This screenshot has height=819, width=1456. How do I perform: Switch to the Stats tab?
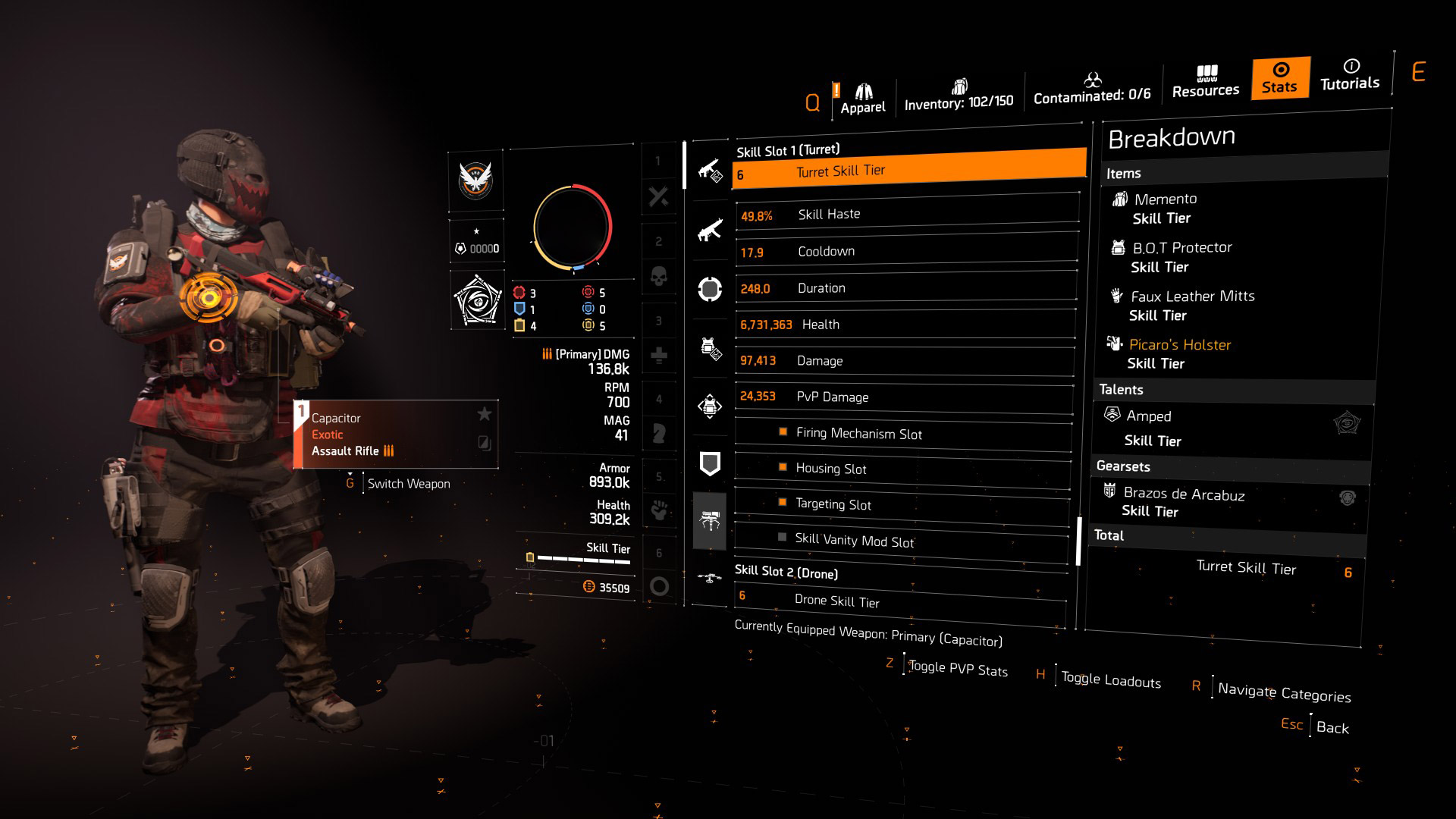1279,78
